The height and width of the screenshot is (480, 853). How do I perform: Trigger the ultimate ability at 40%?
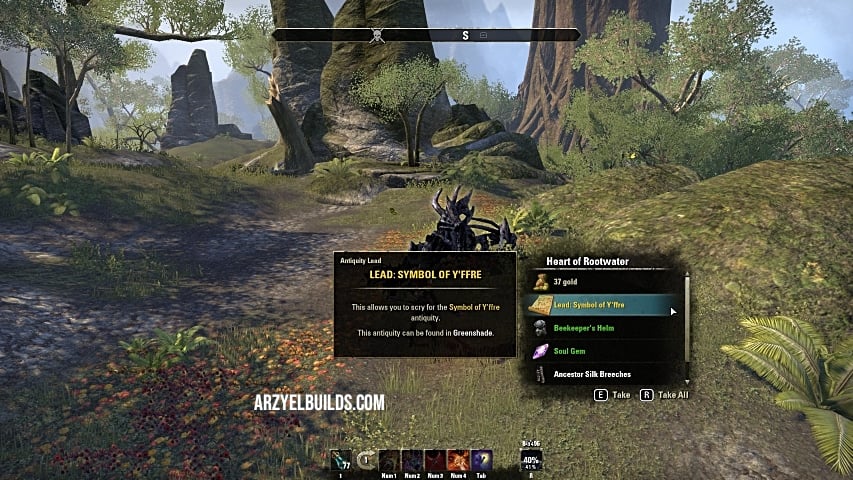pos(531,460)
